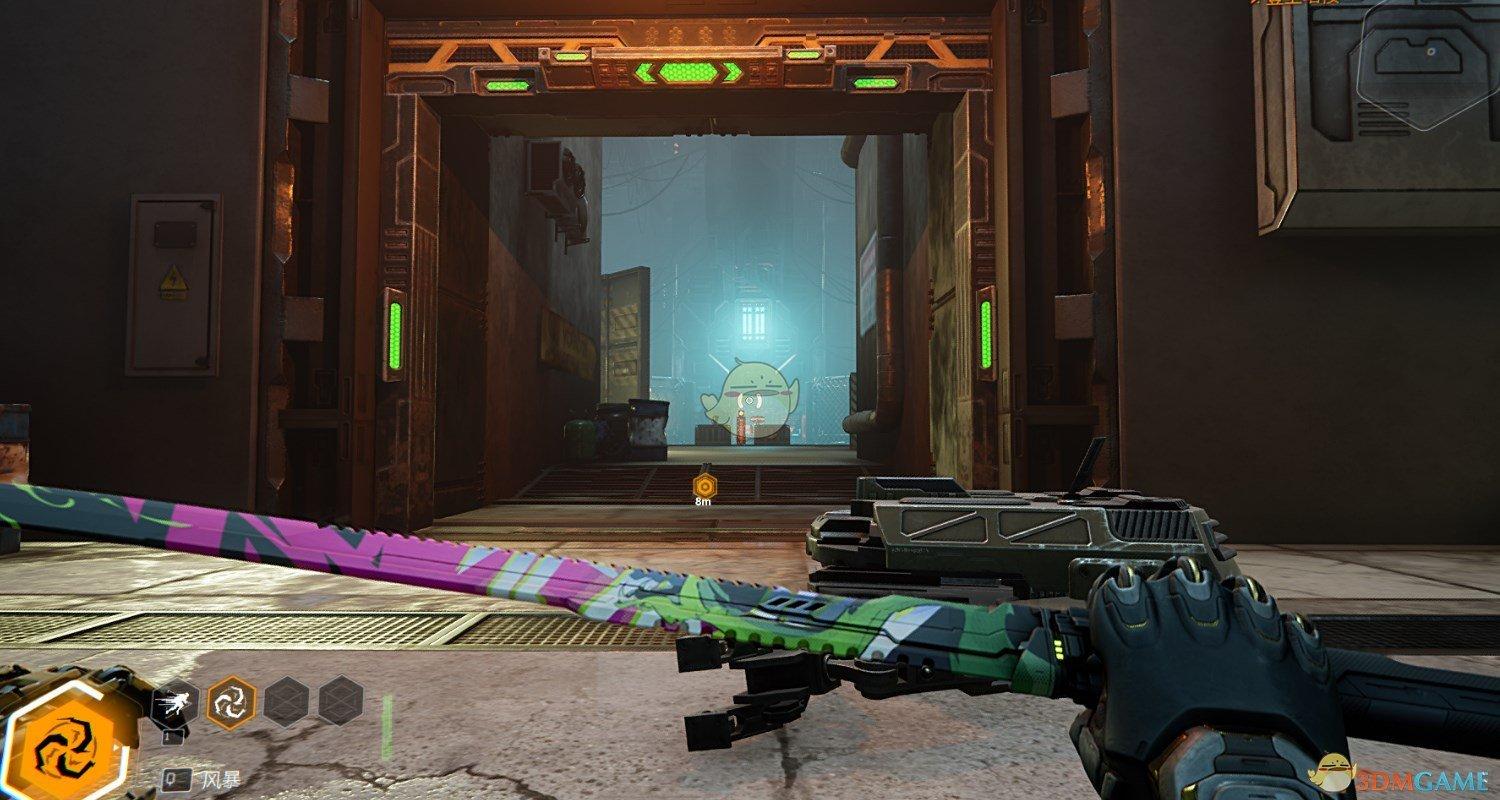Click the orange objective marker showing 8m
The width and height of the screenshot is (1500, 800).
(704, 486)
